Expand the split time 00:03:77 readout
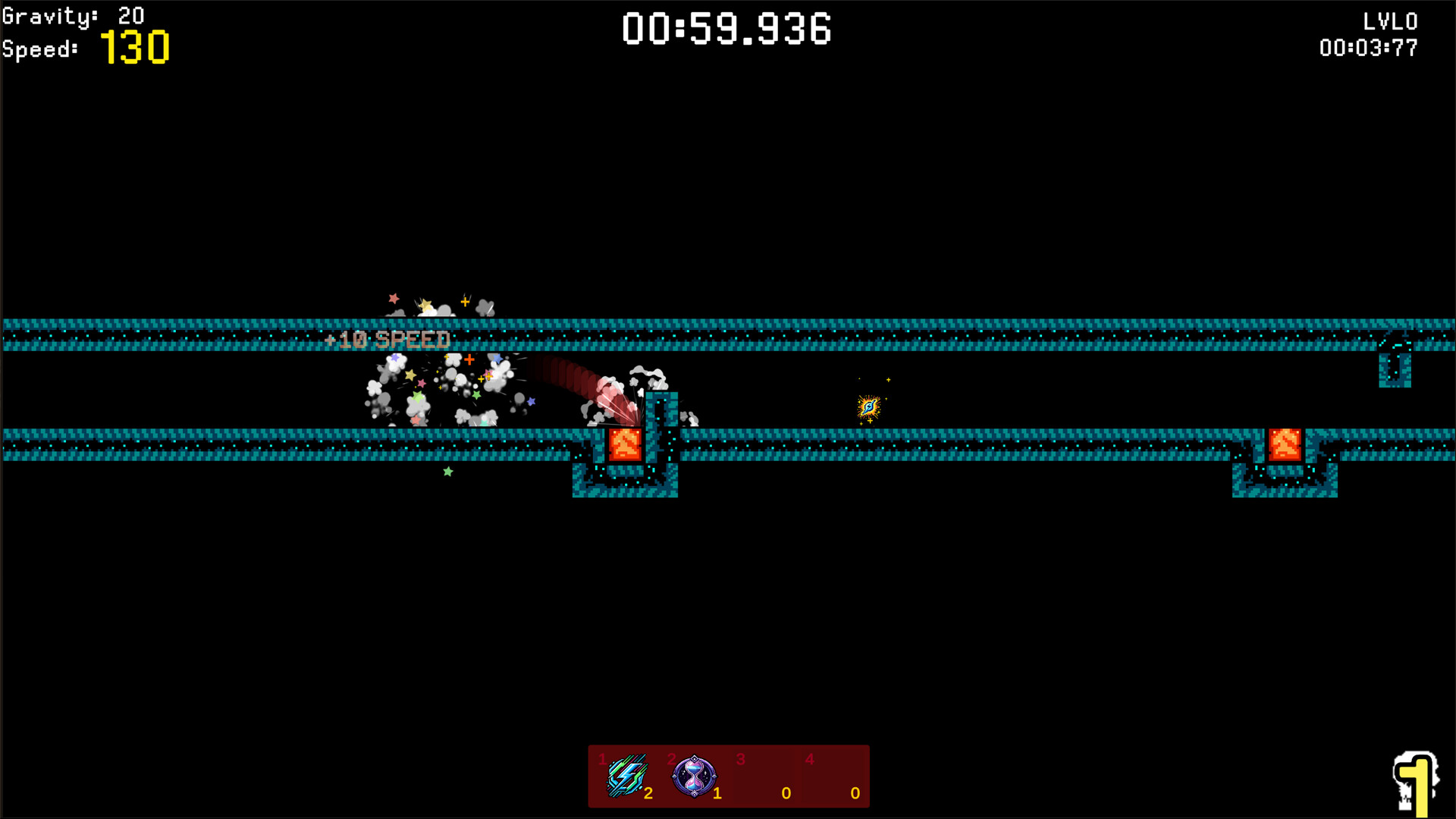Image resolution: width=1456 pixels, height=819 pixels. pos(1369,48)
